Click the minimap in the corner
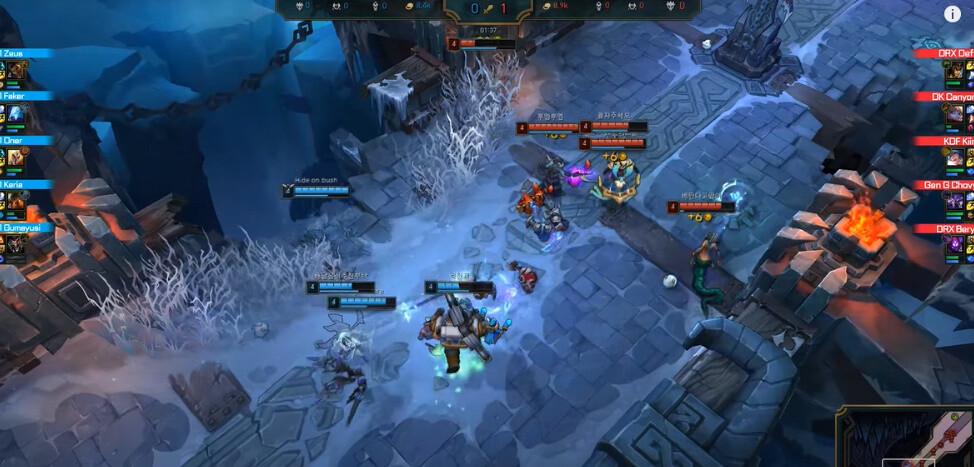Screen dimensions: 974x467 point(905,436)
